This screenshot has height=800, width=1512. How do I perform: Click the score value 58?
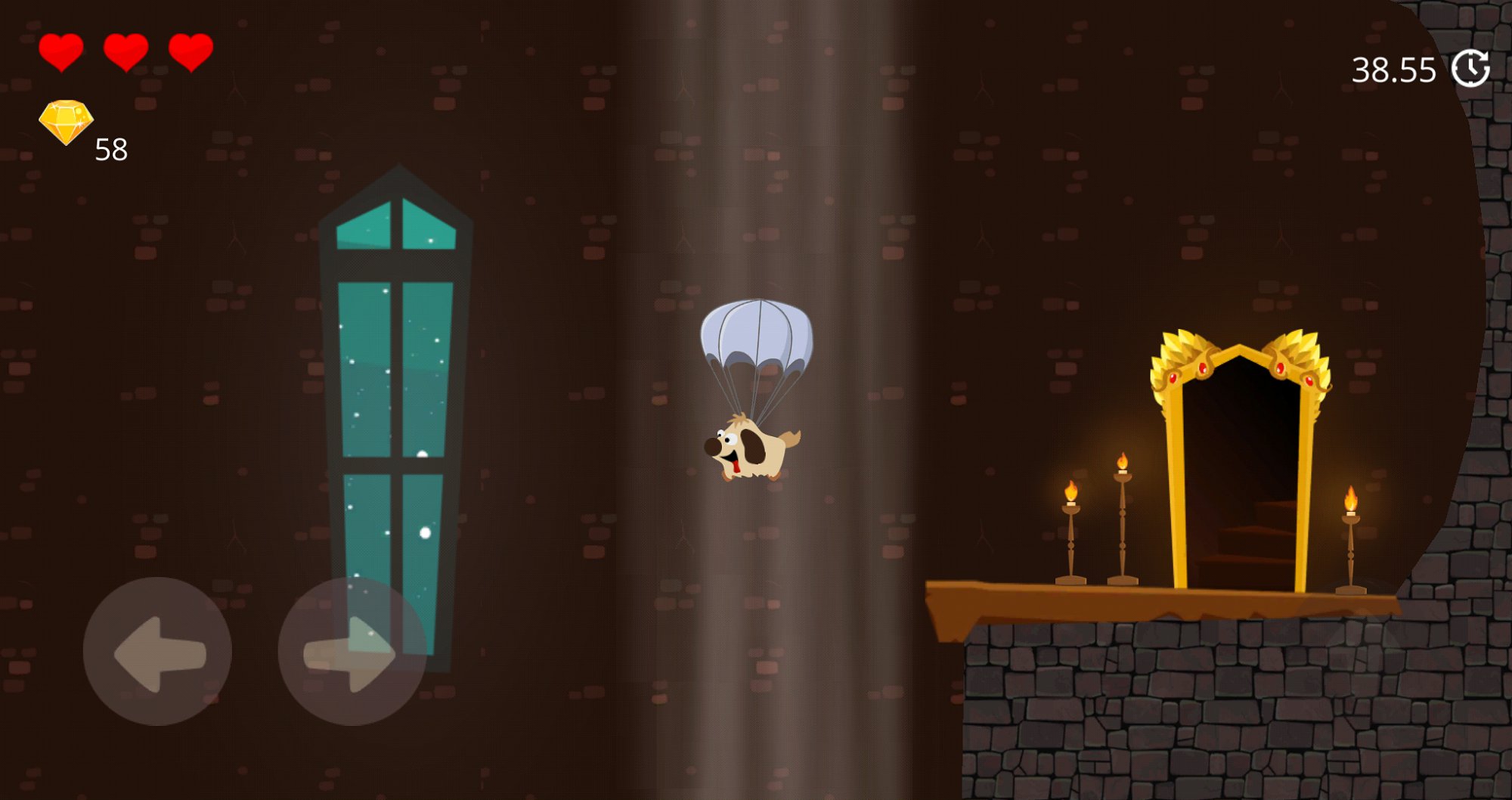(x=110, y=148)
